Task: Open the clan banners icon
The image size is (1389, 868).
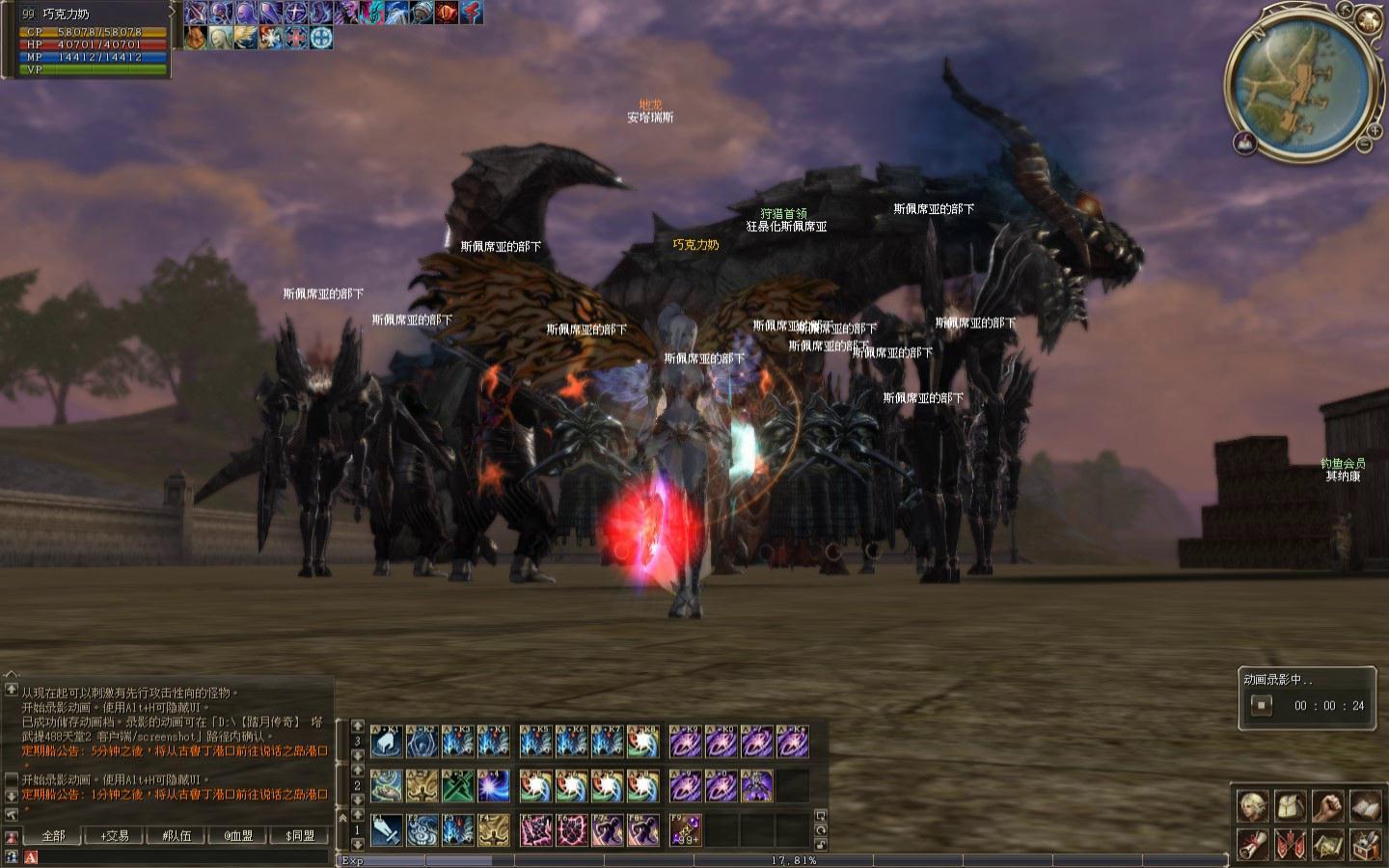Action: (x=1290, y=844)
